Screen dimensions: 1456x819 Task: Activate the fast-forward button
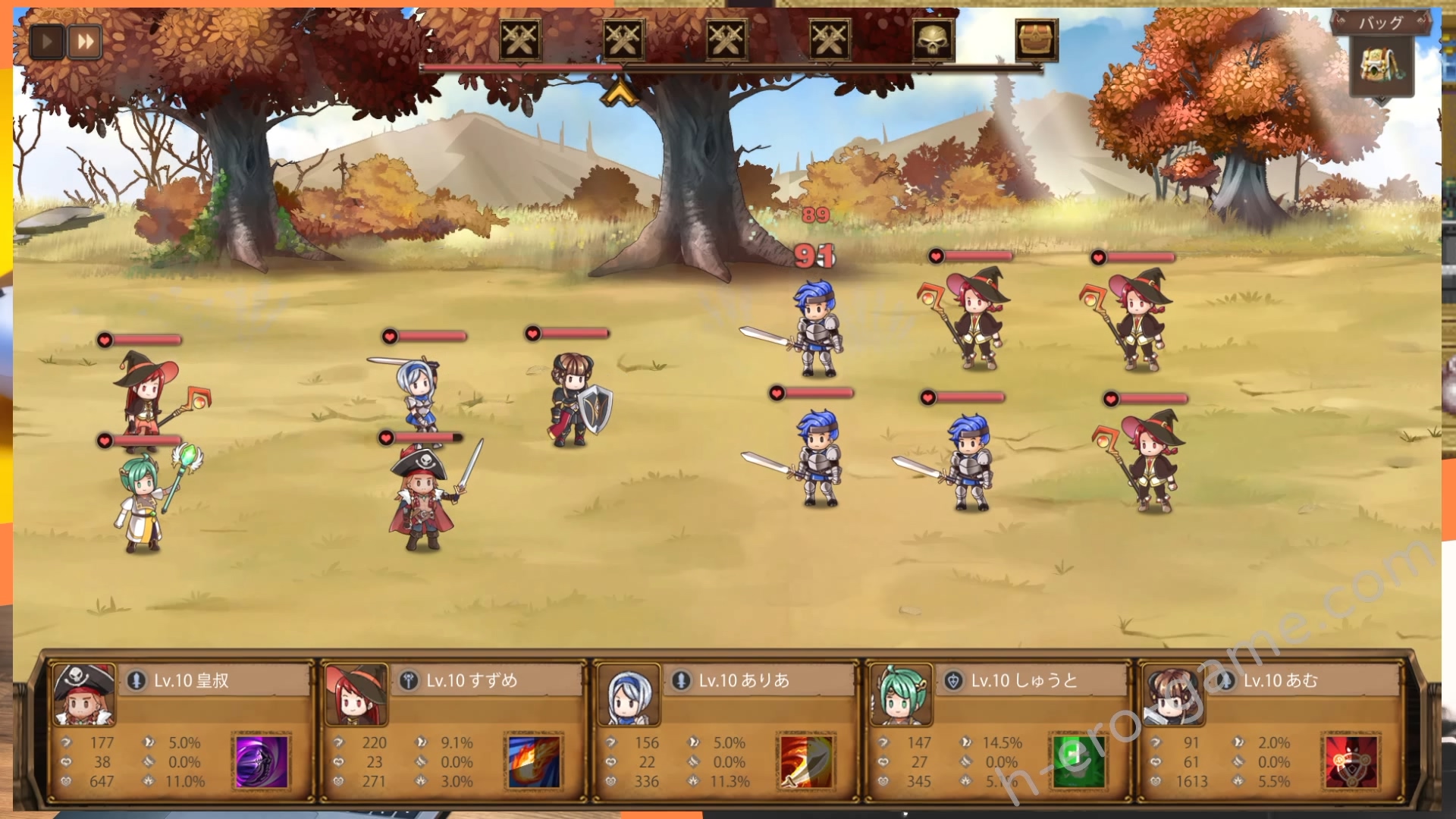tap(86, 41)
